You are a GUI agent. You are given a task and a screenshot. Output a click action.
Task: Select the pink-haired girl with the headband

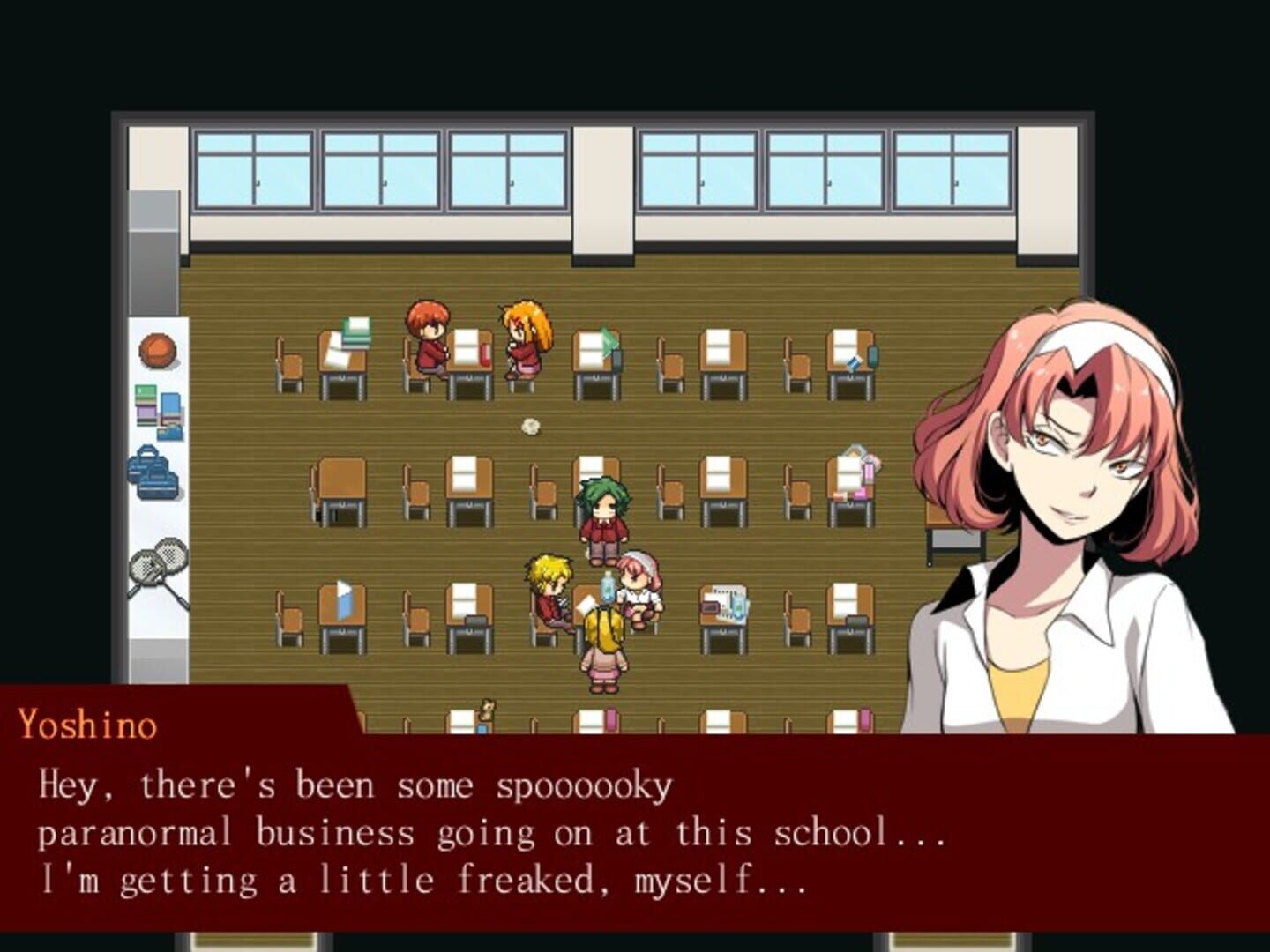[x=637, y=582]
